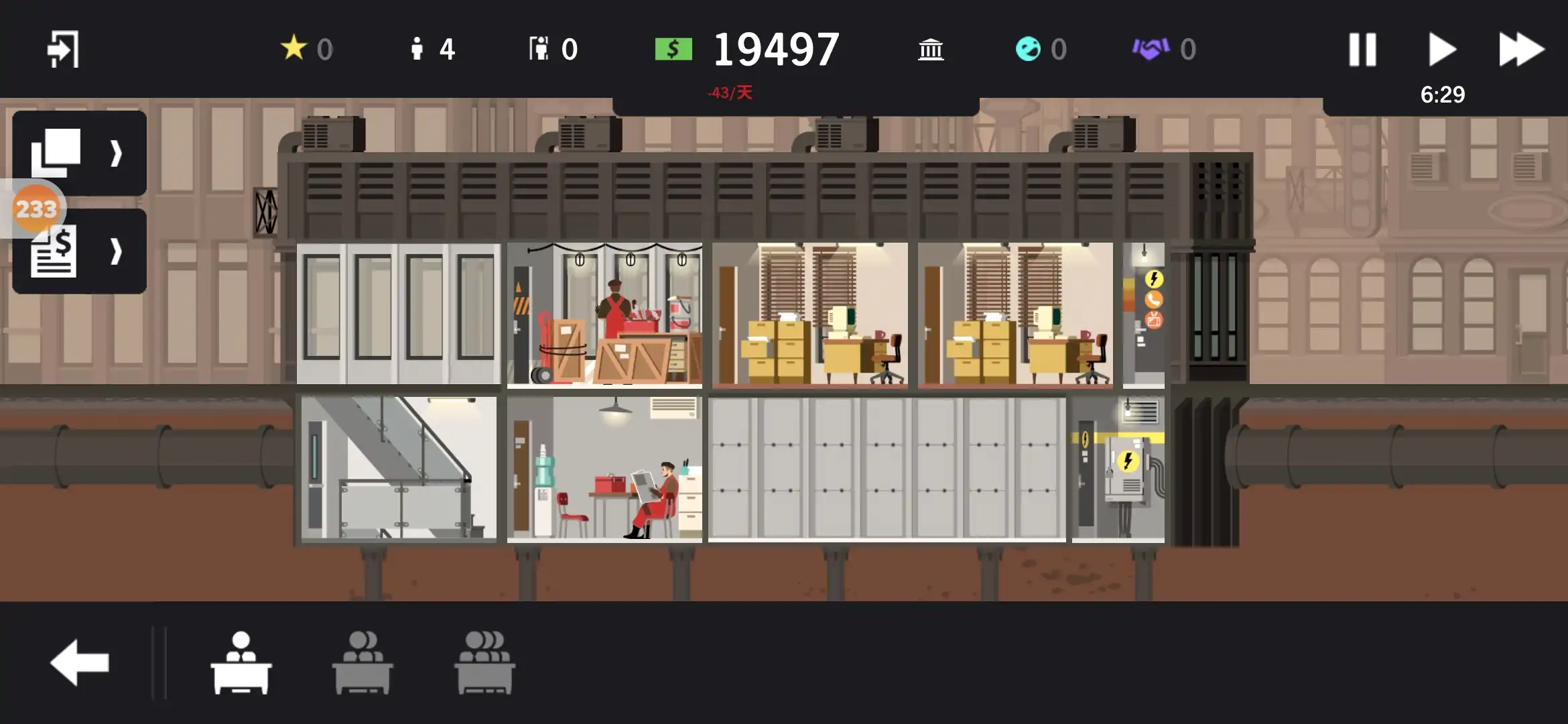Expand the floor layers panel
The height and width of the screenshot is (724, 1568).
(79, 154)
